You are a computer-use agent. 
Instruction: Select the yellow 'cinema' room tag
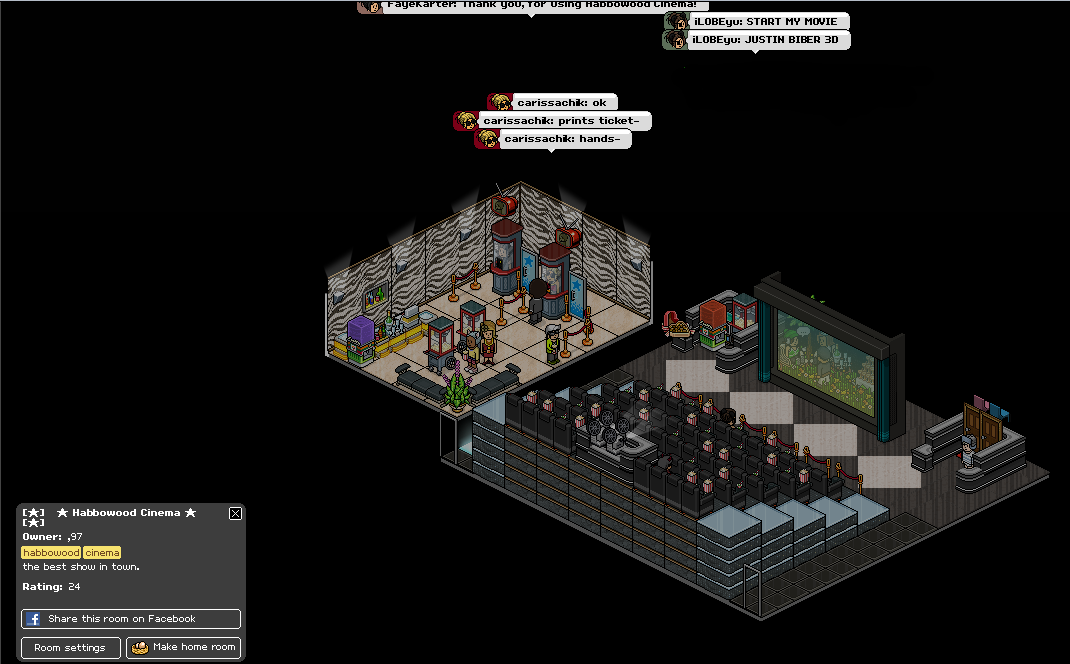pos(102,553)
